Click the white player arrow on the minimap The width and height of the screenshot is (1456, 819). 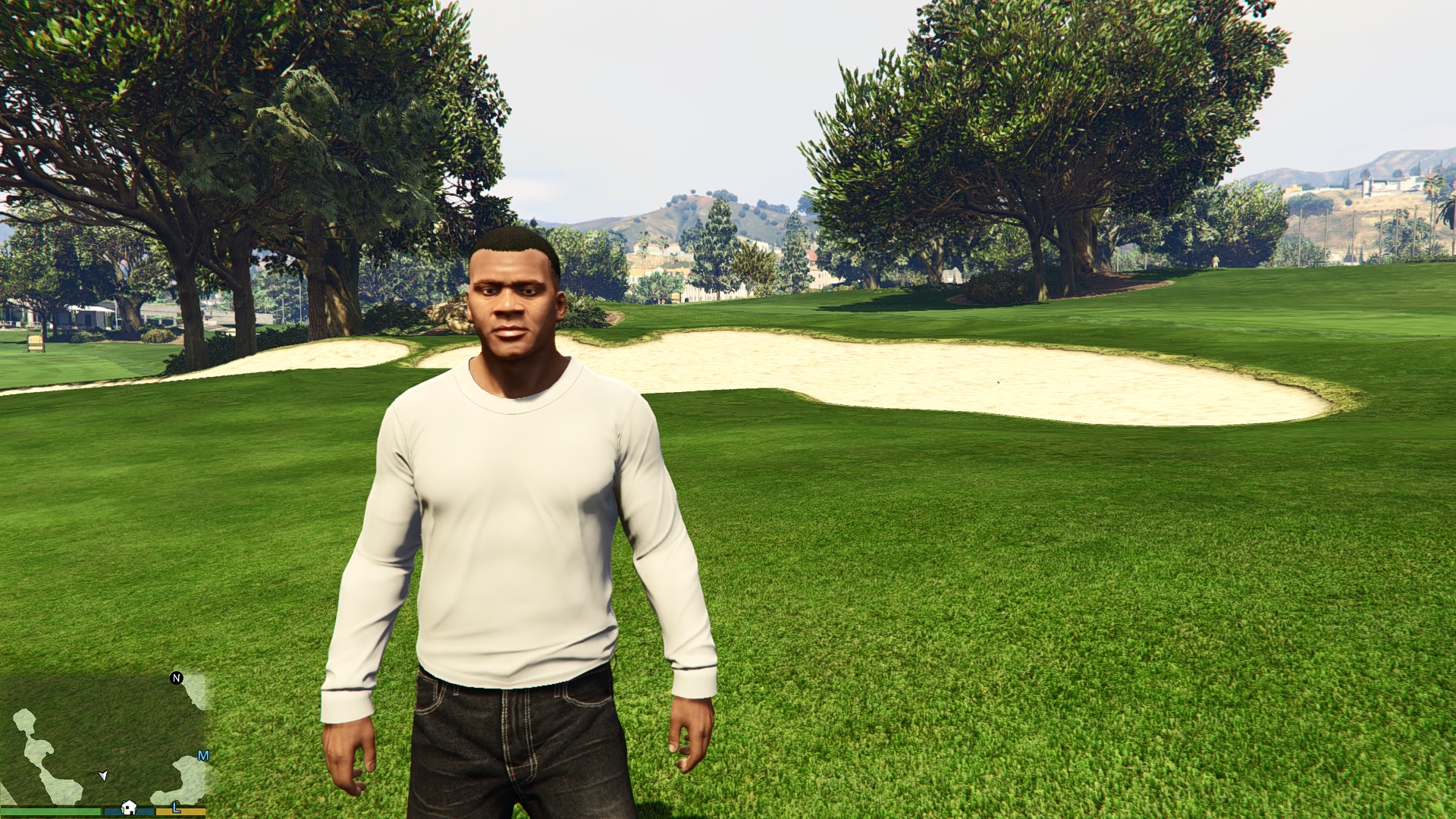103,775
